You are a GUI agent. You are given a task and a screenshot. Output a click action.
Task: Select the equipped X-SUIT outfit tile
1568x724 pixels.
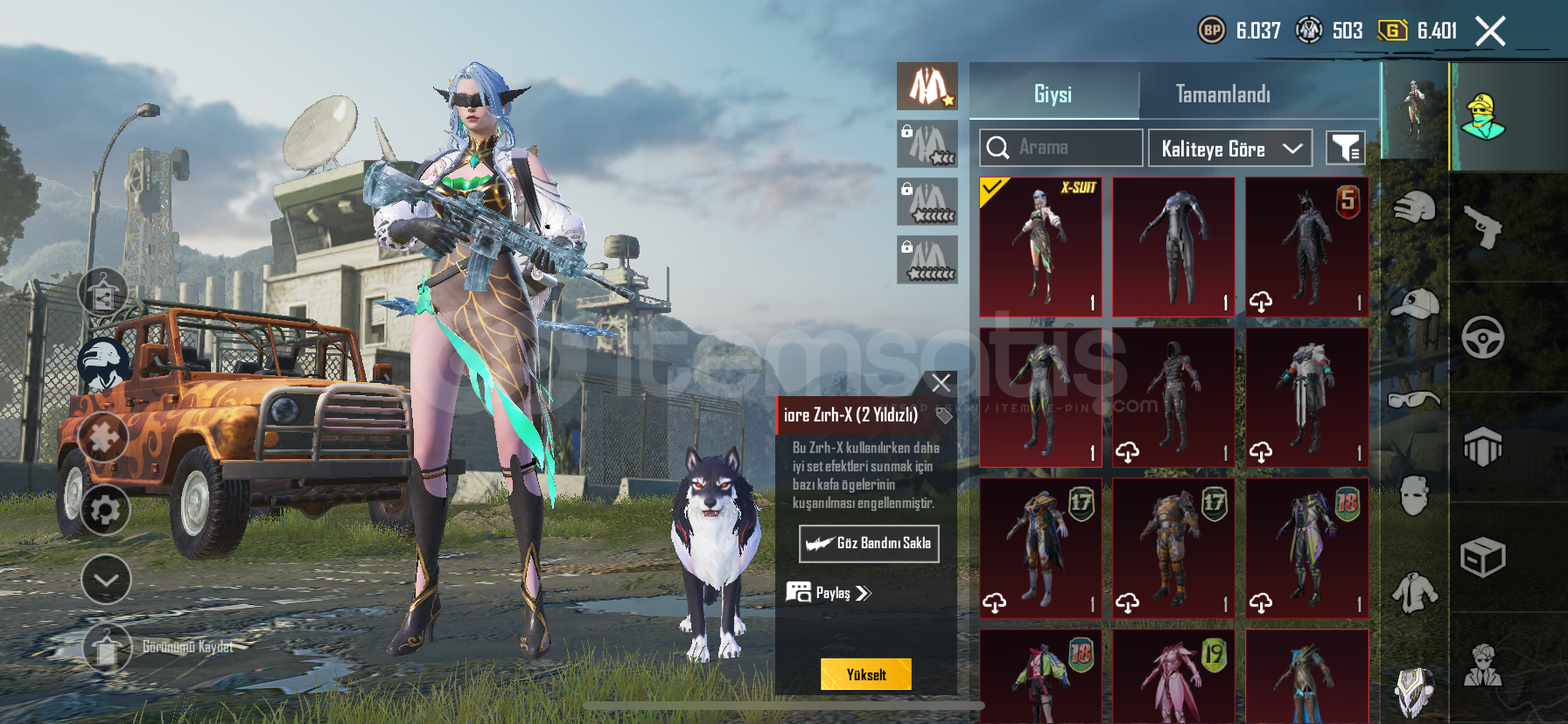[1040, 247]
